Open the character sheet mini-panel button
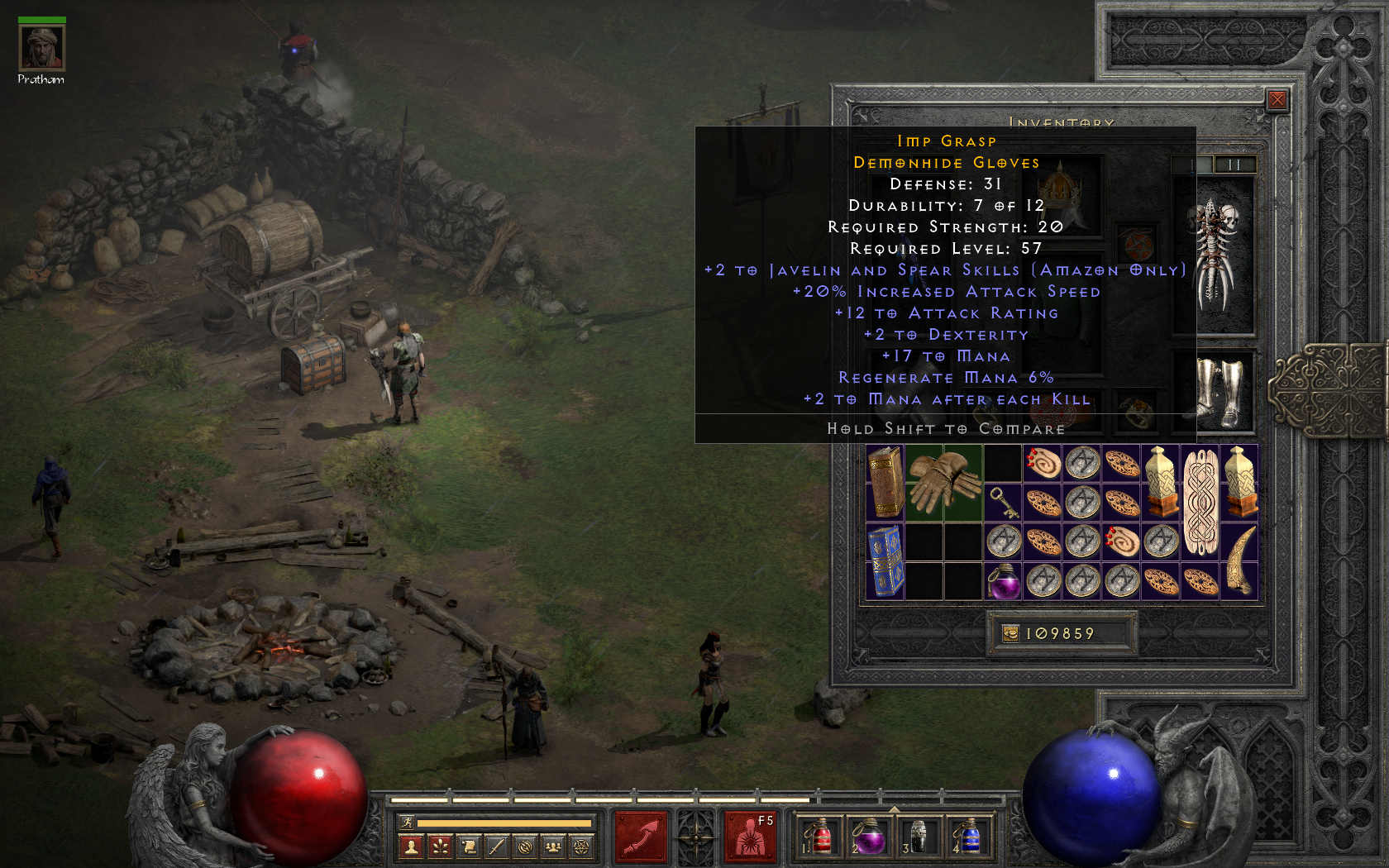The width and height of the screenshot is (1389, 868). click(x=411, y=847)
